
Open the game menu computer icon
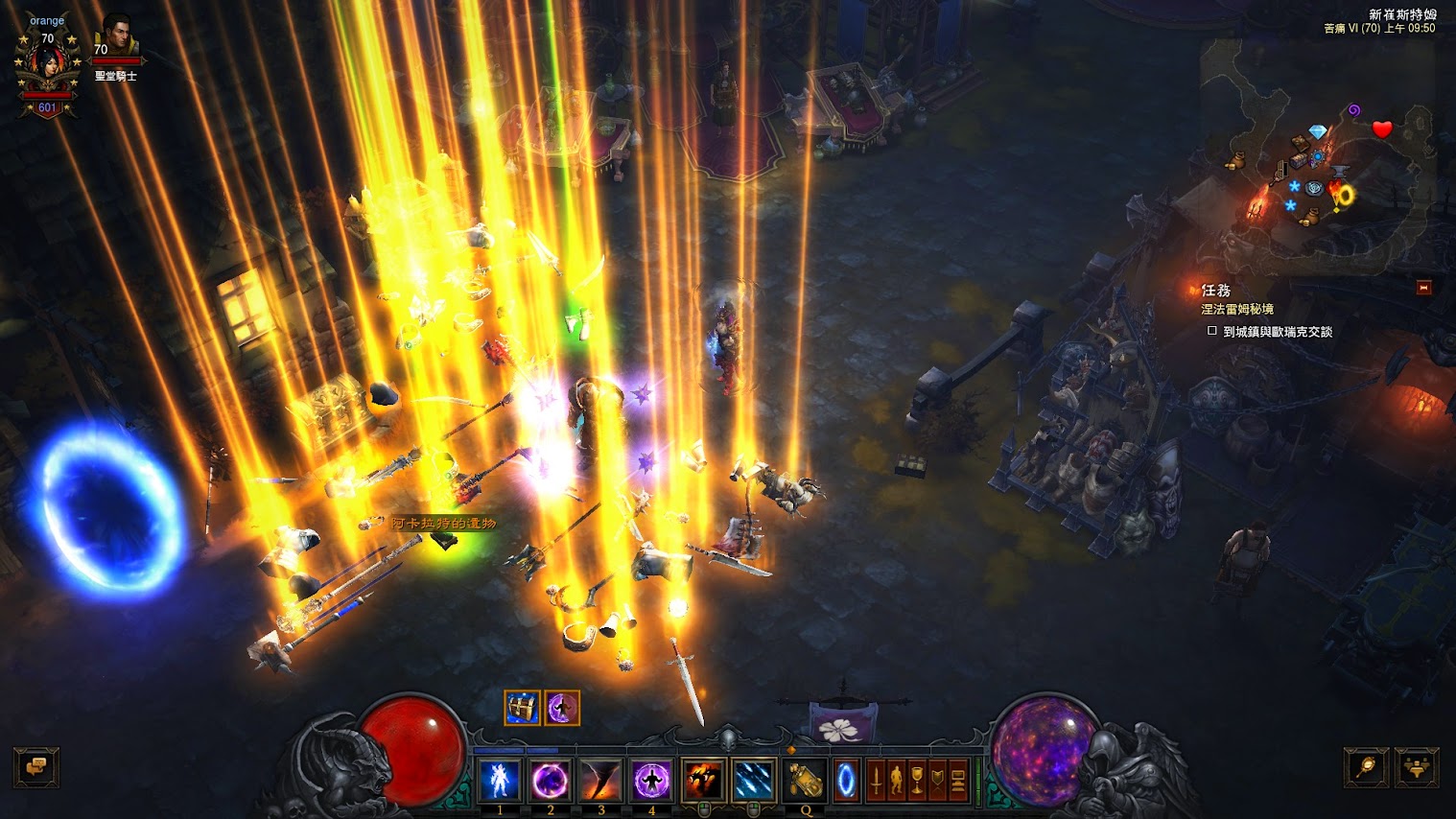click(x=958, y=780)
